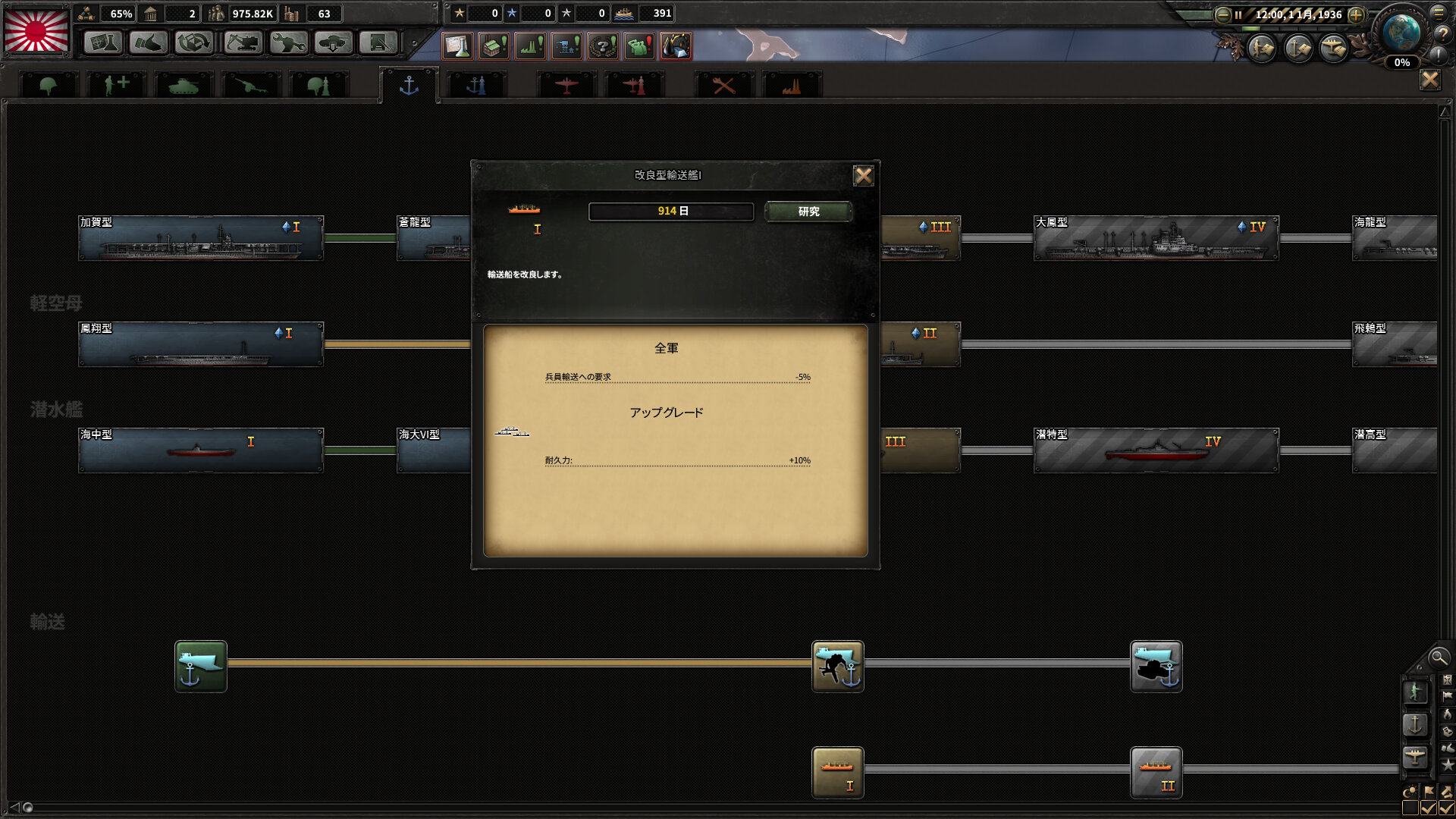Select the 加賀型 carrier technology
This screenshot has width=1456, height=819.
coord(201,238)
